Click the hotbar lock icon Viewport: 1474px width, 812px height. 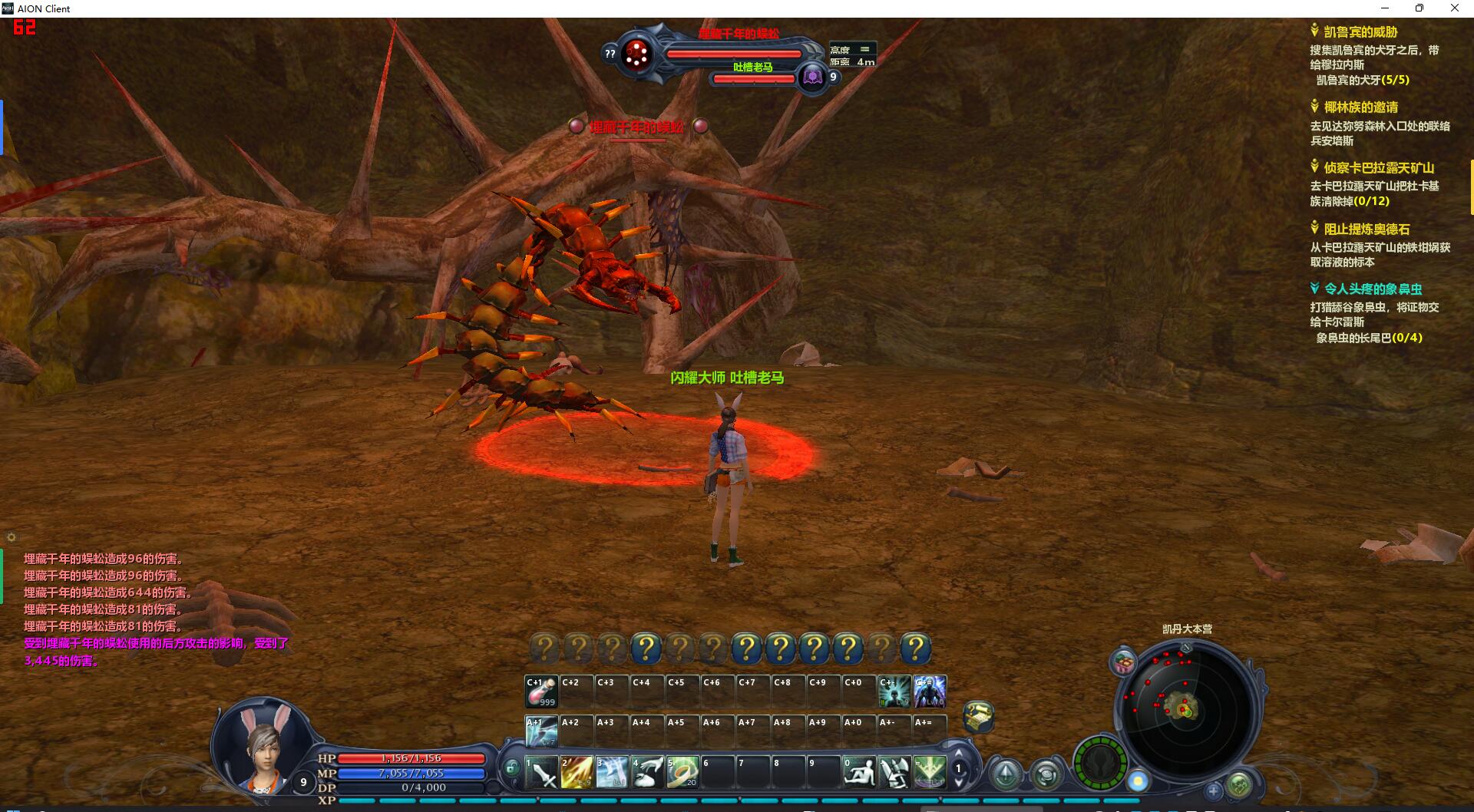[x=512, y=767]
